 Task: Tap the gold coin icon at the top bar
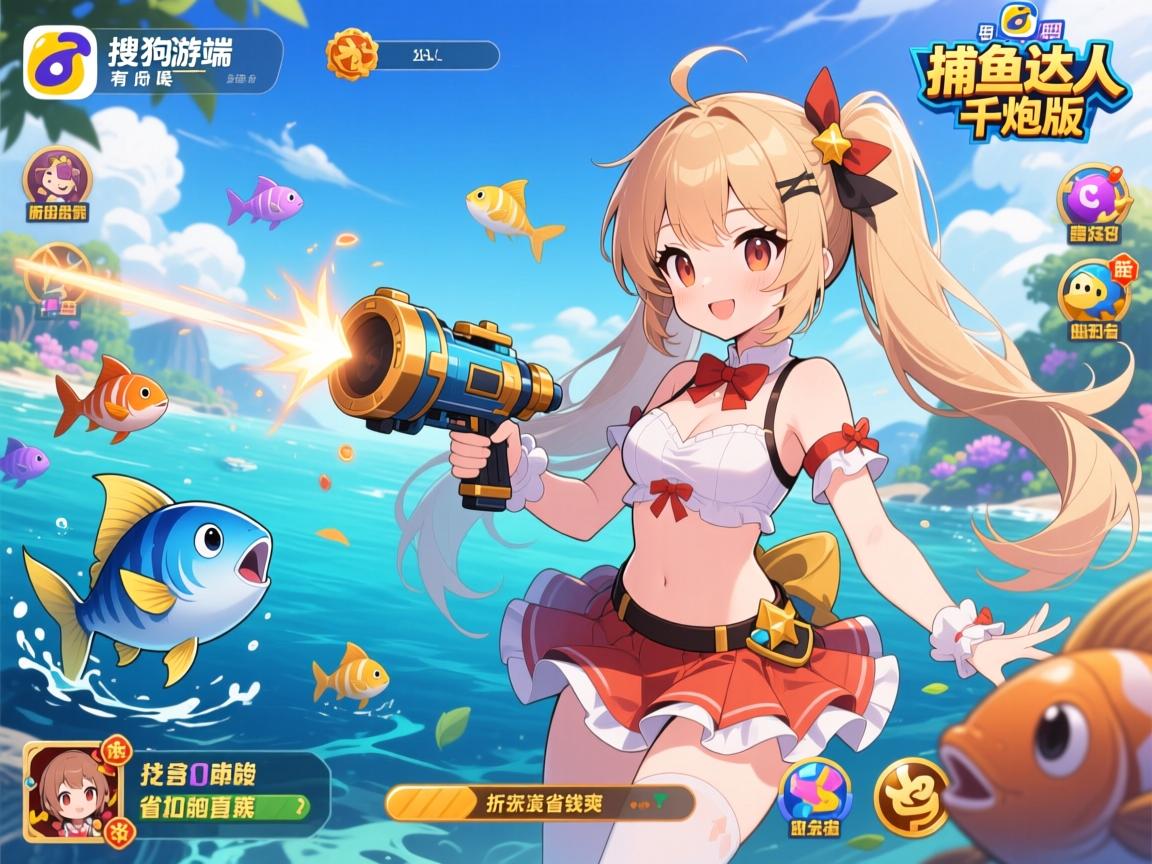coord(353,54)
